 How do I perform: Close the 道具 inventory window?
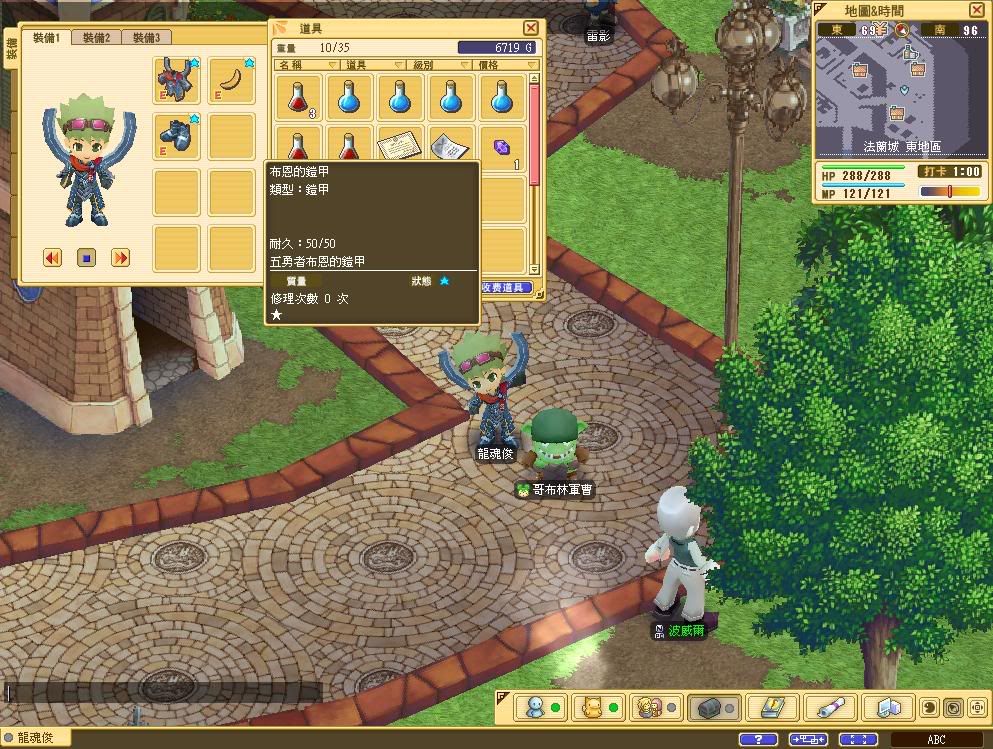pos(531,29)
